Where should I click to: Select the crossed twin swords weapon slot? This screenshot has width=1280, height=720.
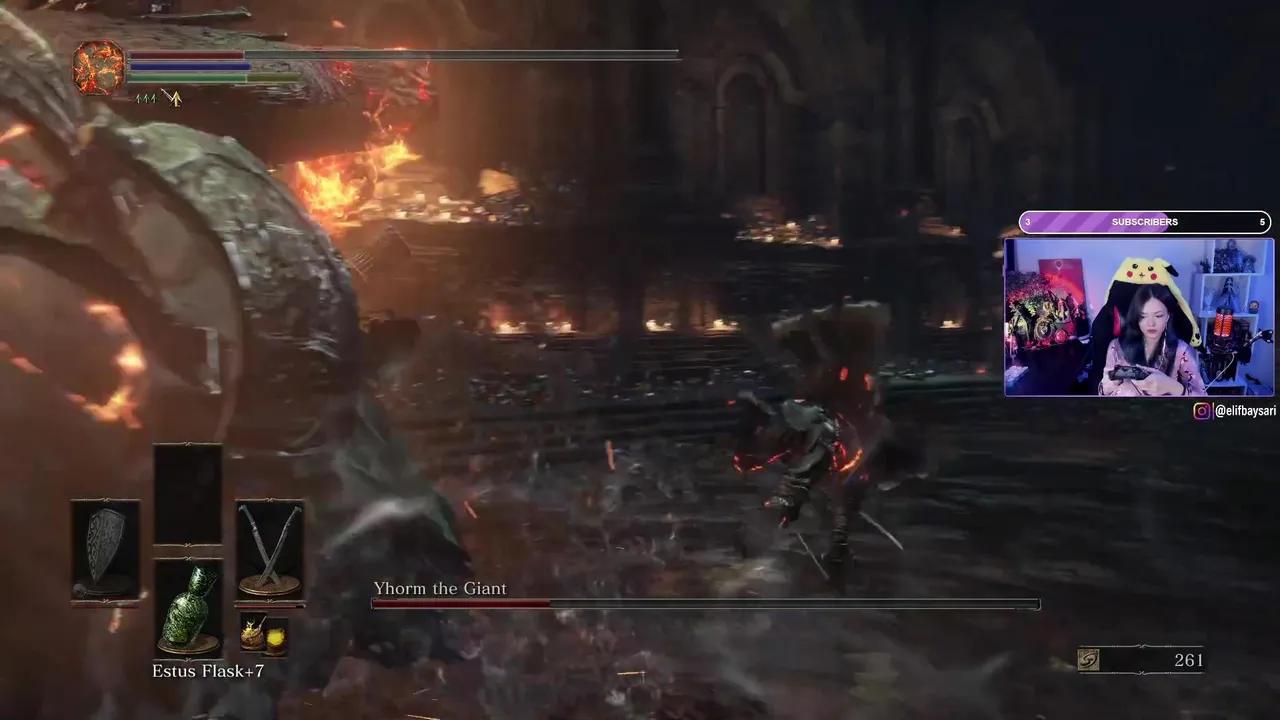click(269, 548)
